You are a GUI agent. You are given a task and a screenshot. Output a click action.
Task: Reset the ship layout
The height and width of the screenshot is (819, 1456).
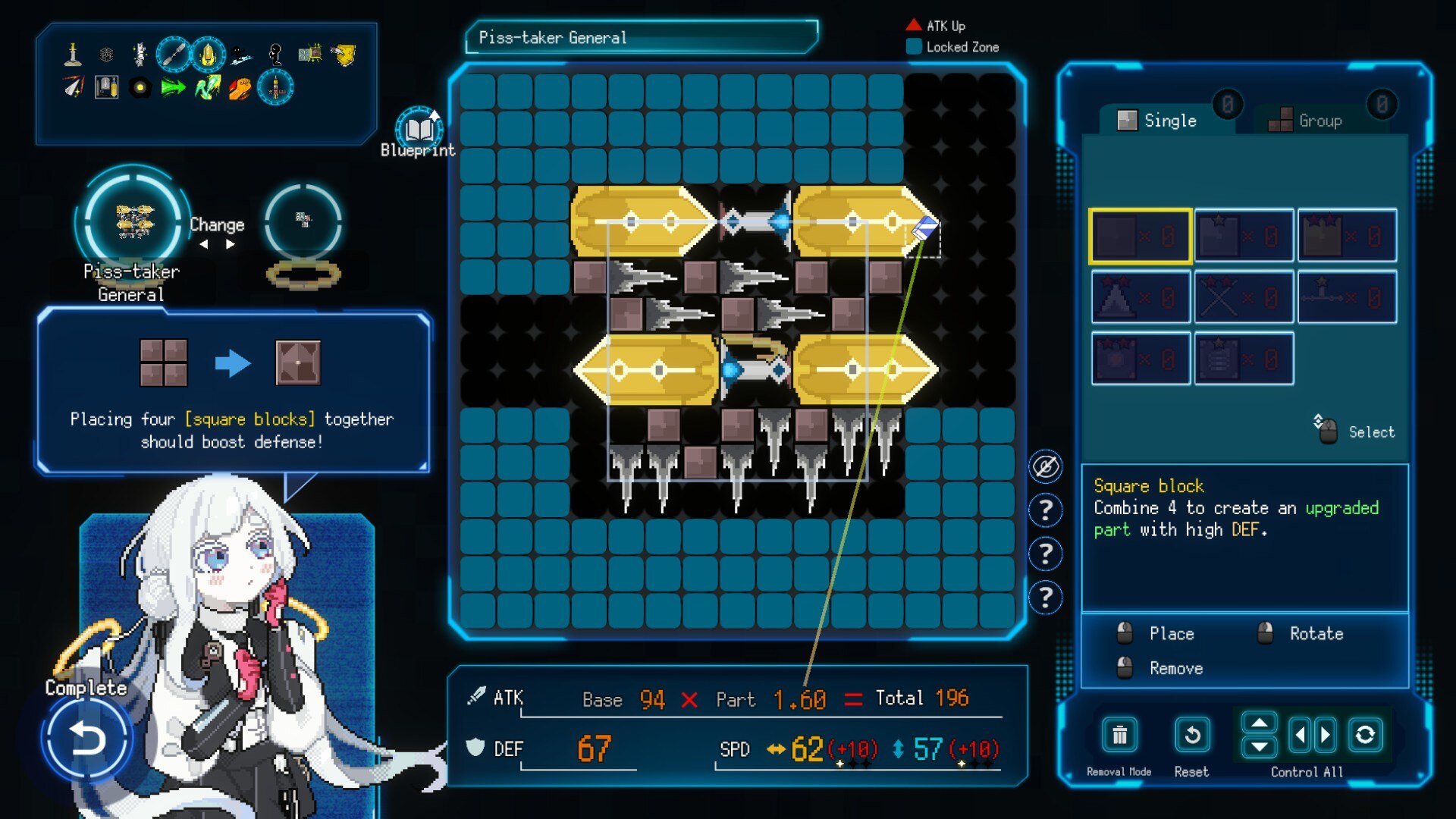tap(1191, 735)
